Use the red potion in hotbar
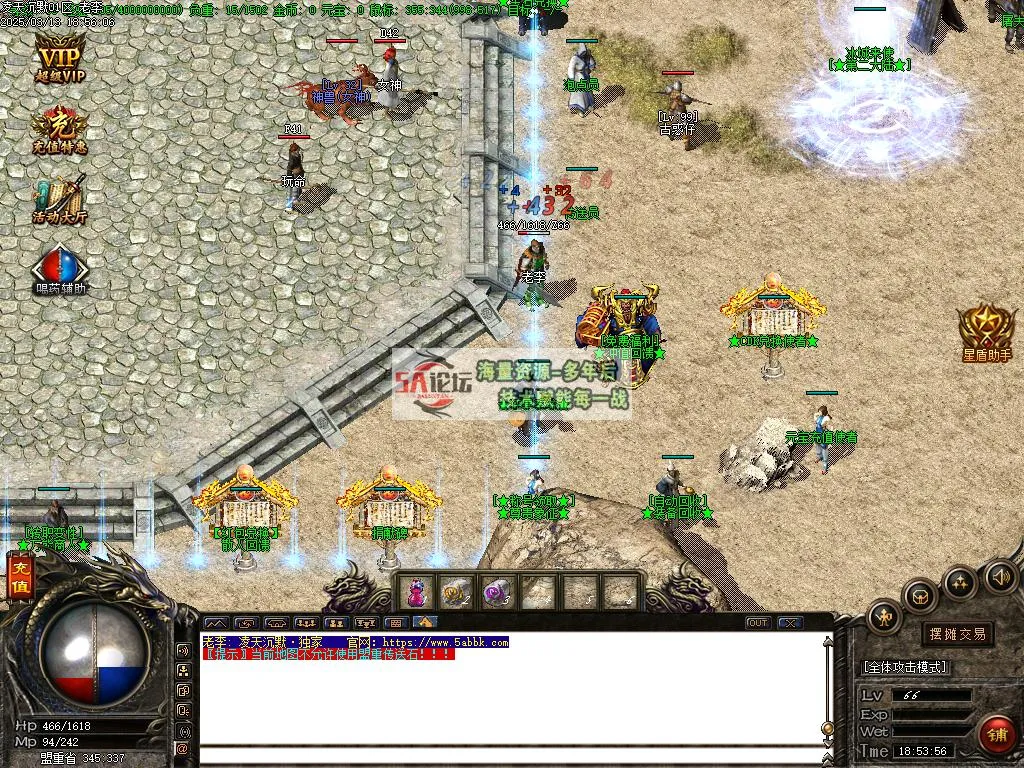The image size is (1024, 768). 417,593
